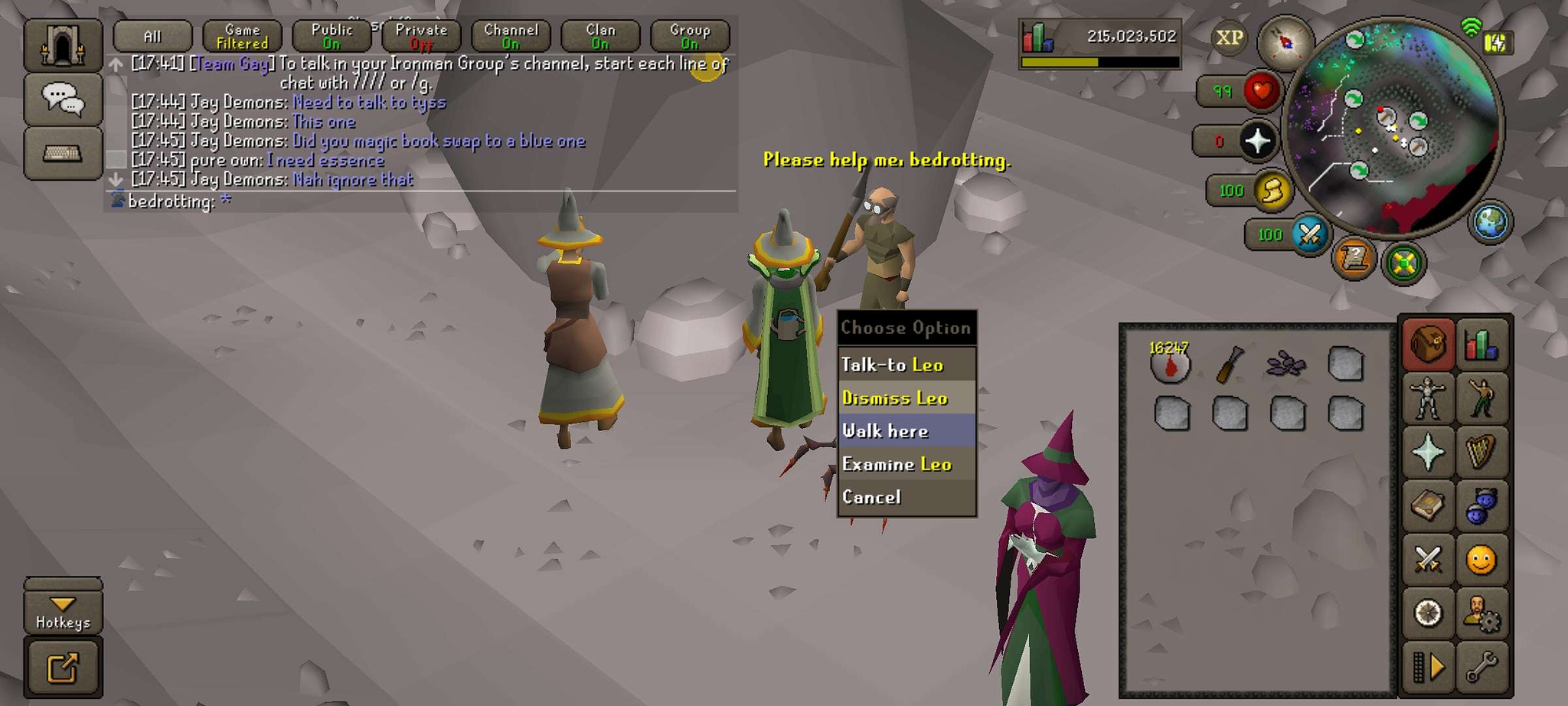The height and width of the screenshot is (706, 1568).
Task: Open the Clan chat tab
Action: click(600, 36)
